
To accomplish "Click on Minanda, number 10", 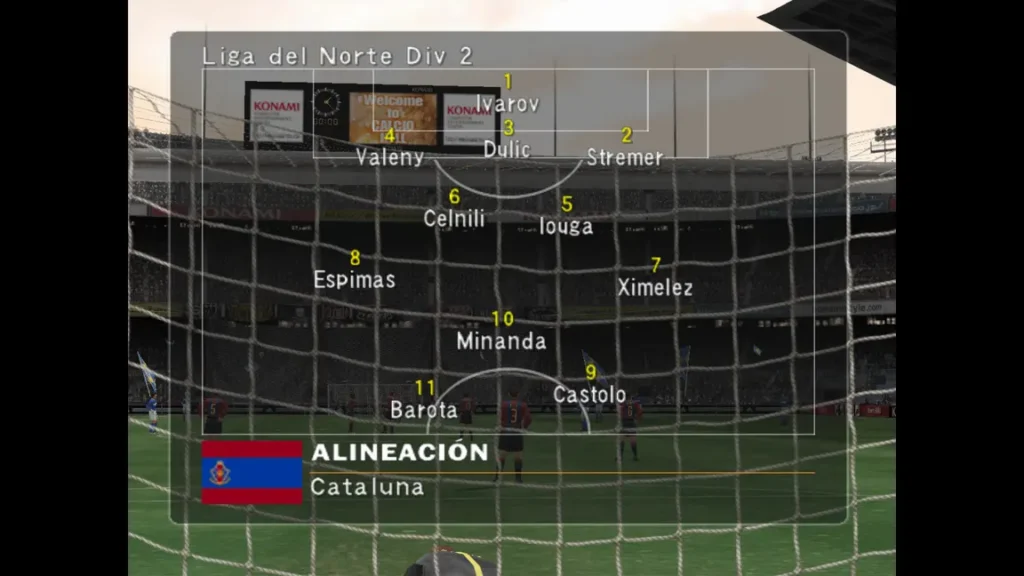I will click(501, 341).
